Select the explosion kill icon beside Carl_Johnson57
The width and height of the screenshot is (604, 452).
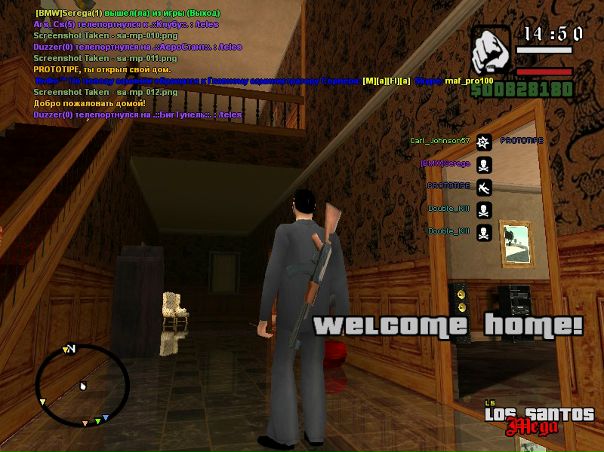click(x=484, y=142)
